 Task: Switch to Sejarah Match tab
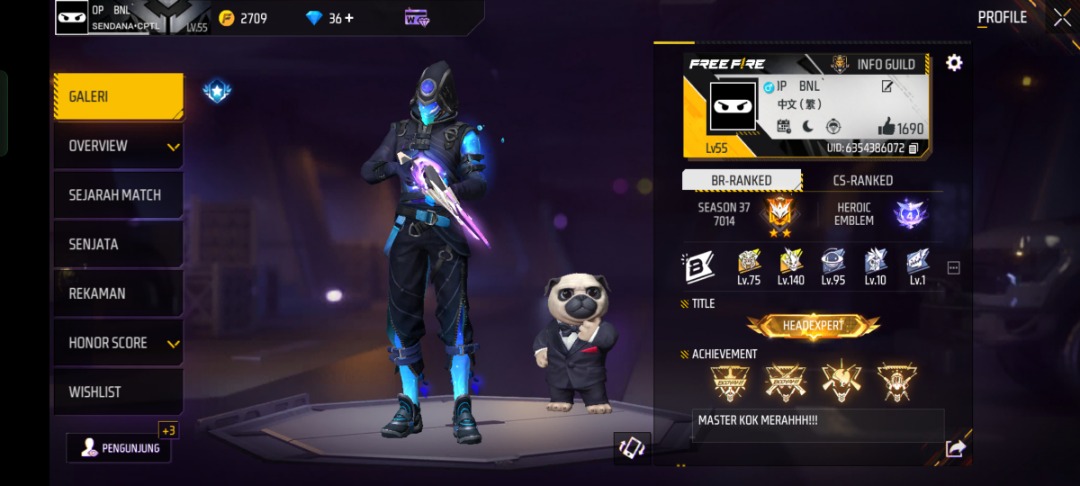click(118, 195)
